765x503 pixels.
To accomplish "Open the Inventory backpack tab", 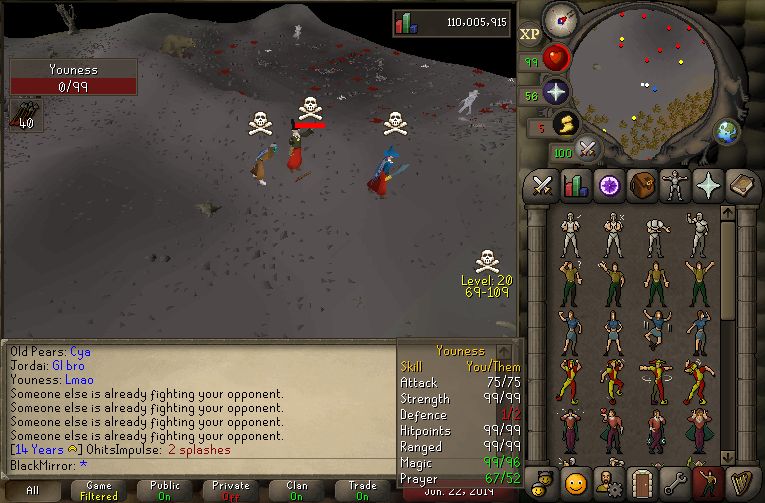I will [x=640, y=185].
